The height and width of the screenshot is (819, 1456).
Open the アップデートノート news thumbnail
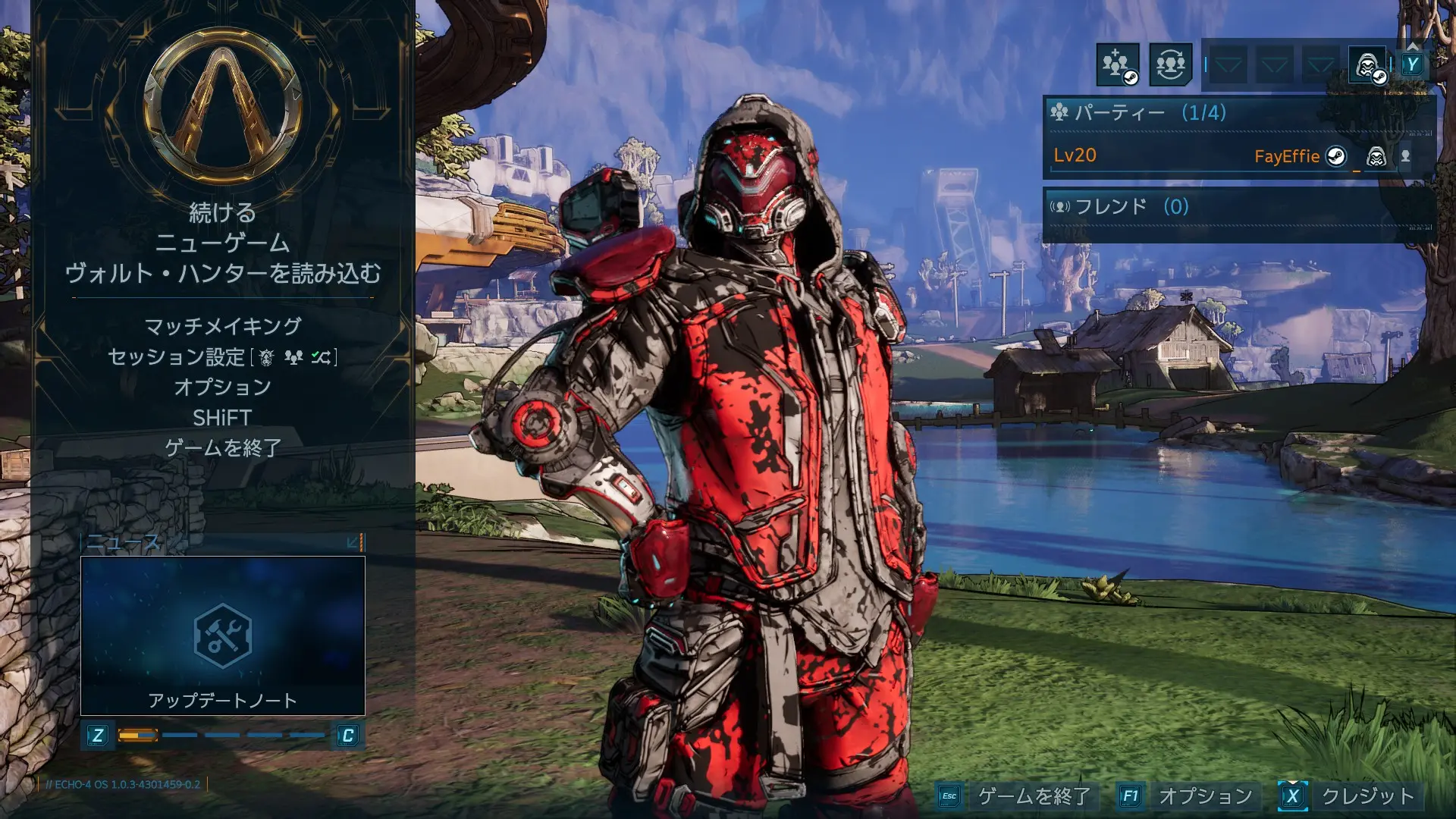point(222,635)
